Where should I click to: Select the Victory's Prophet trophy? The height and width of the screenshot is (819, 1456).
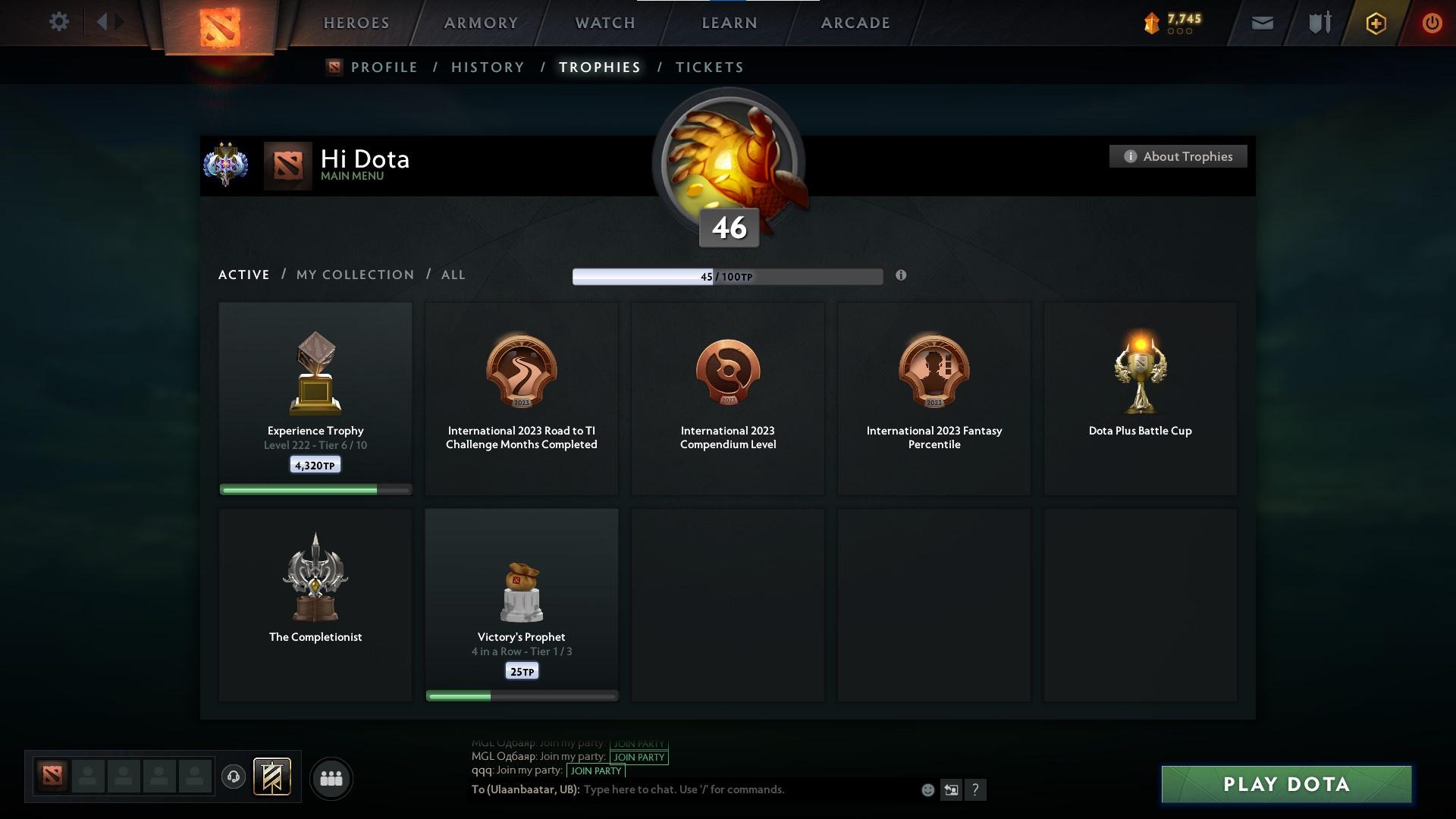[521, 603]
